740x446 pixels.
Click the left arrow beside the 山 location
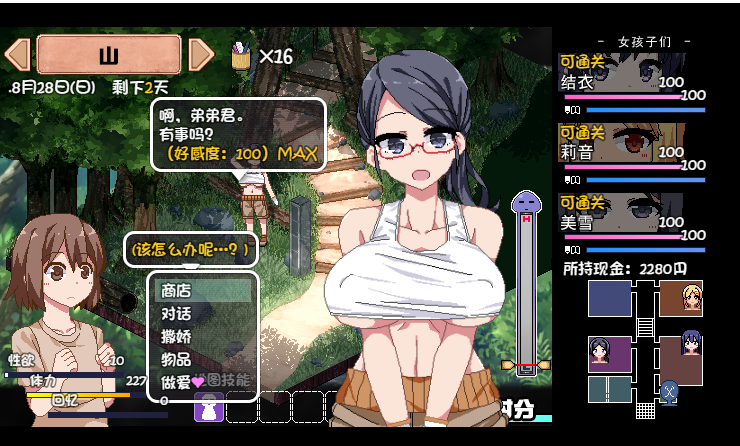pyautogui.click(x=18, y=54)
